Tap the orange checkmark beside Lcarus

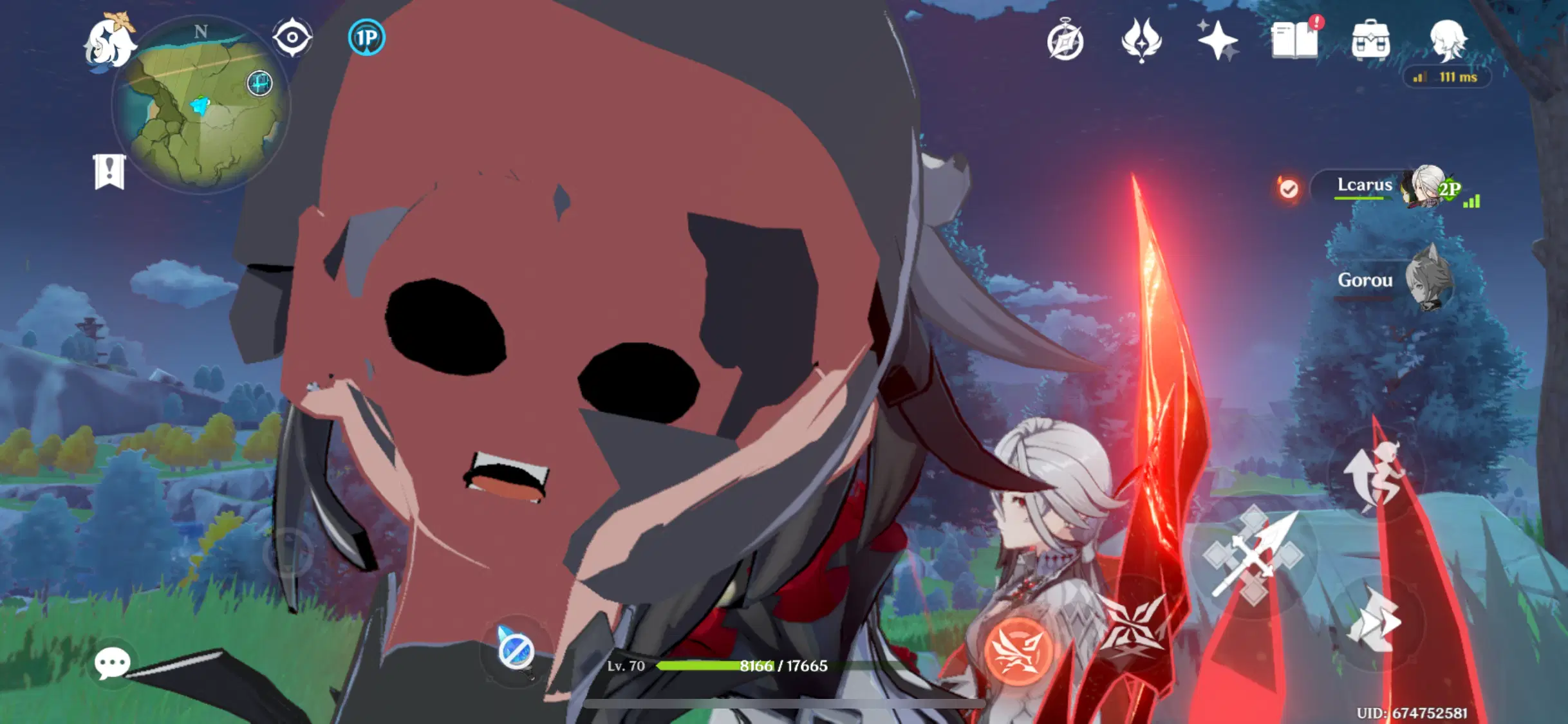click(x=1289, y=189)
